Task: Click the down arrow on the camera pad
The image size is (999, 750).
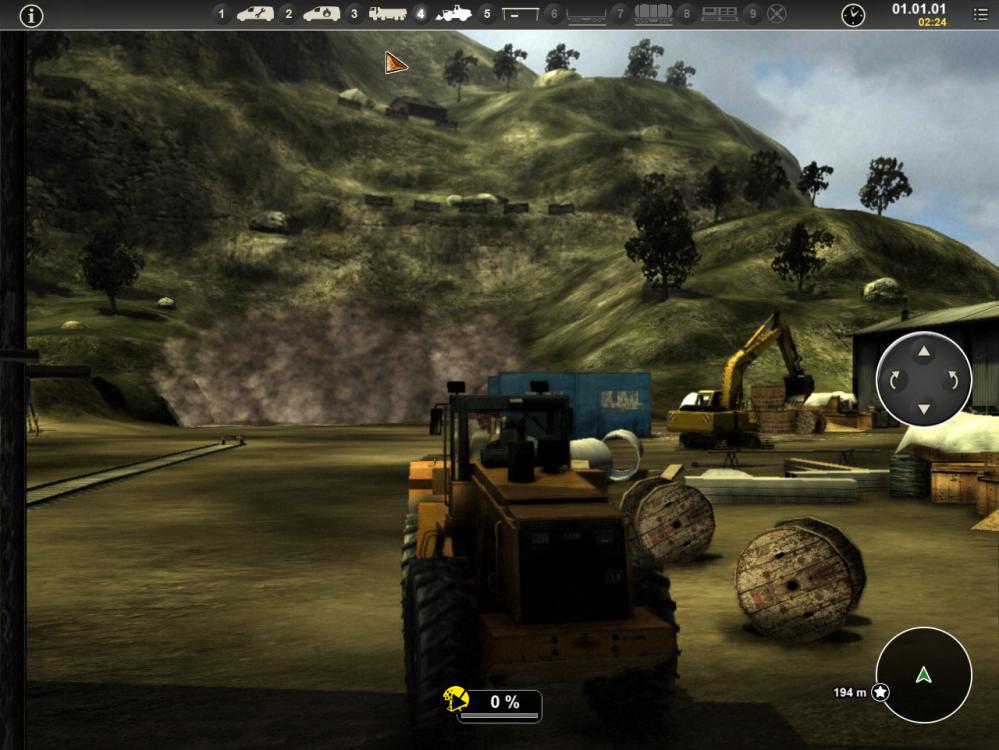Action: click(x=924, y=408)
